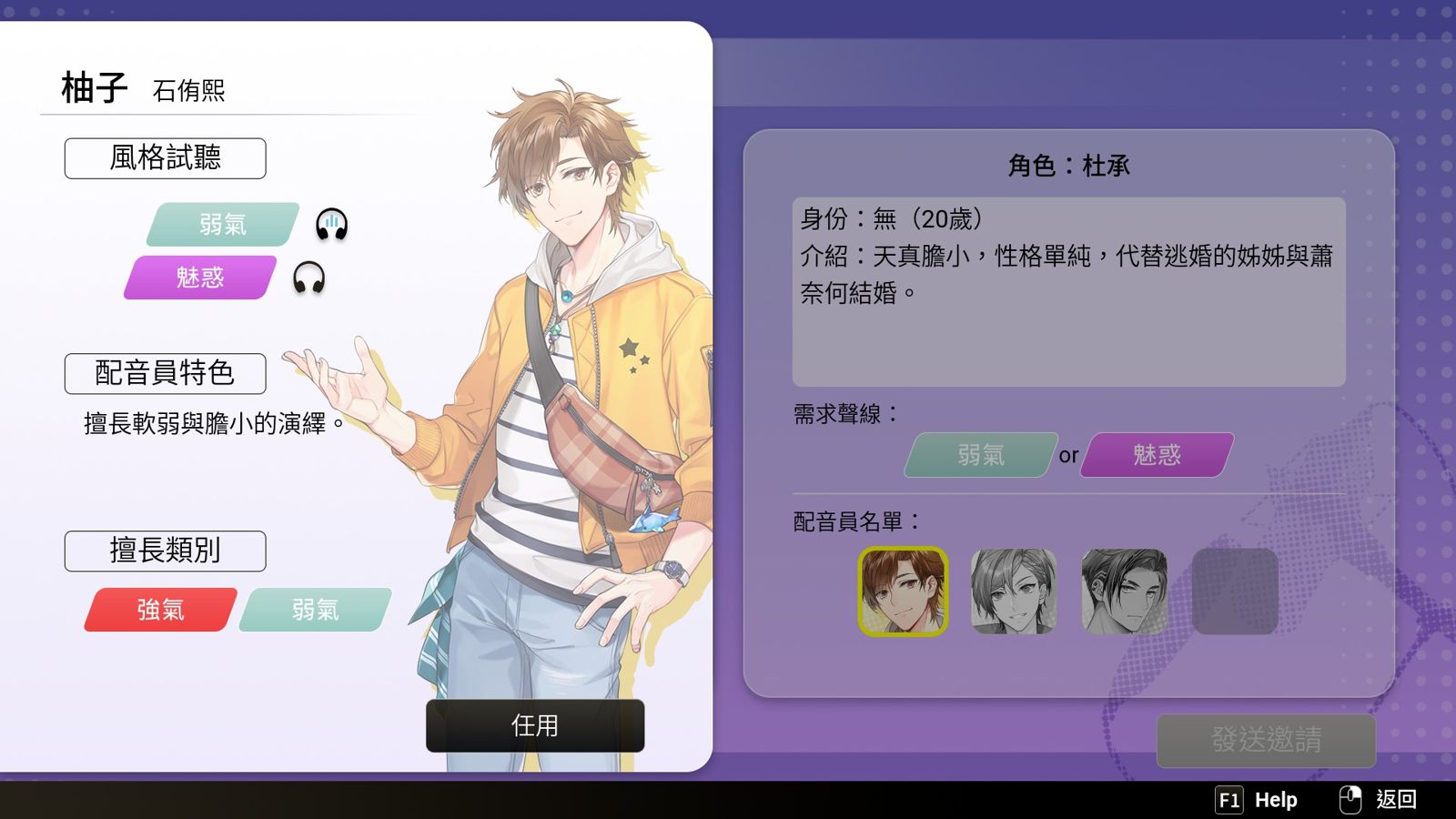1456x819 pixels.
Task: Choose the brown-haired voice actor portrait
Action: [903, 591]
